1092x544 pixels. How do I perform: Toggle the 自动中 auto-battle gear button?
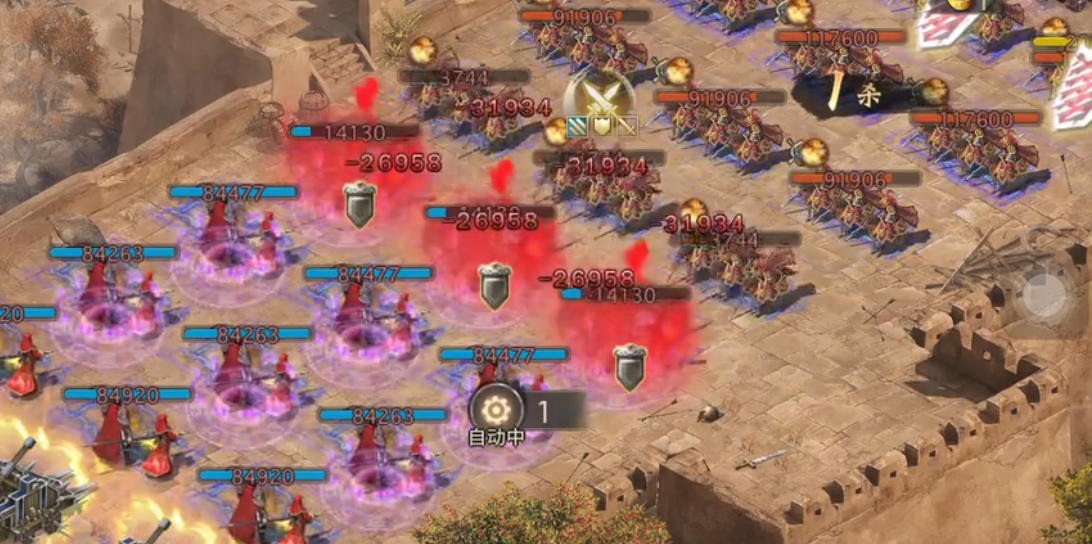497,411
